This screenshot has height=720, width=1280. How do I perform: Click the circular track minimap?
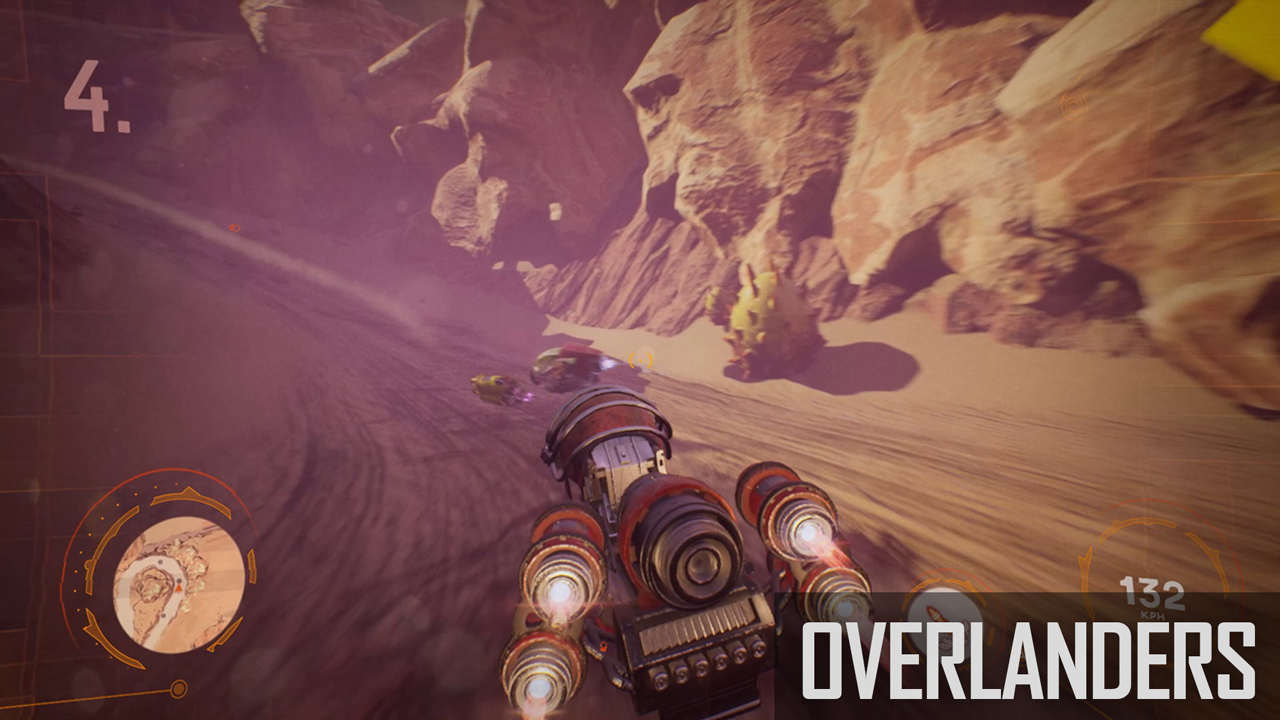coord(178,583)
